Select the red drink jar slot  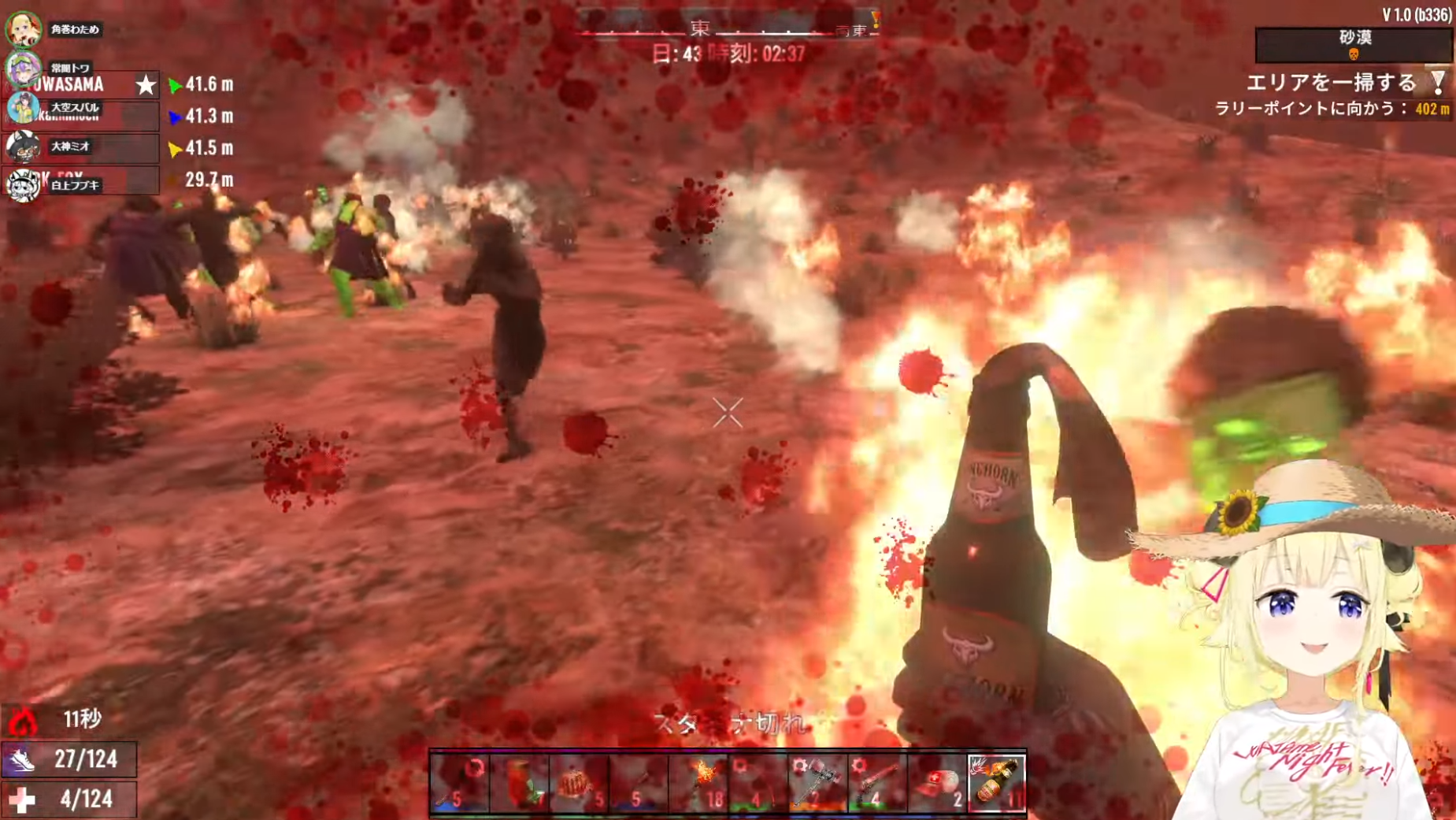[x=520, y=782]
